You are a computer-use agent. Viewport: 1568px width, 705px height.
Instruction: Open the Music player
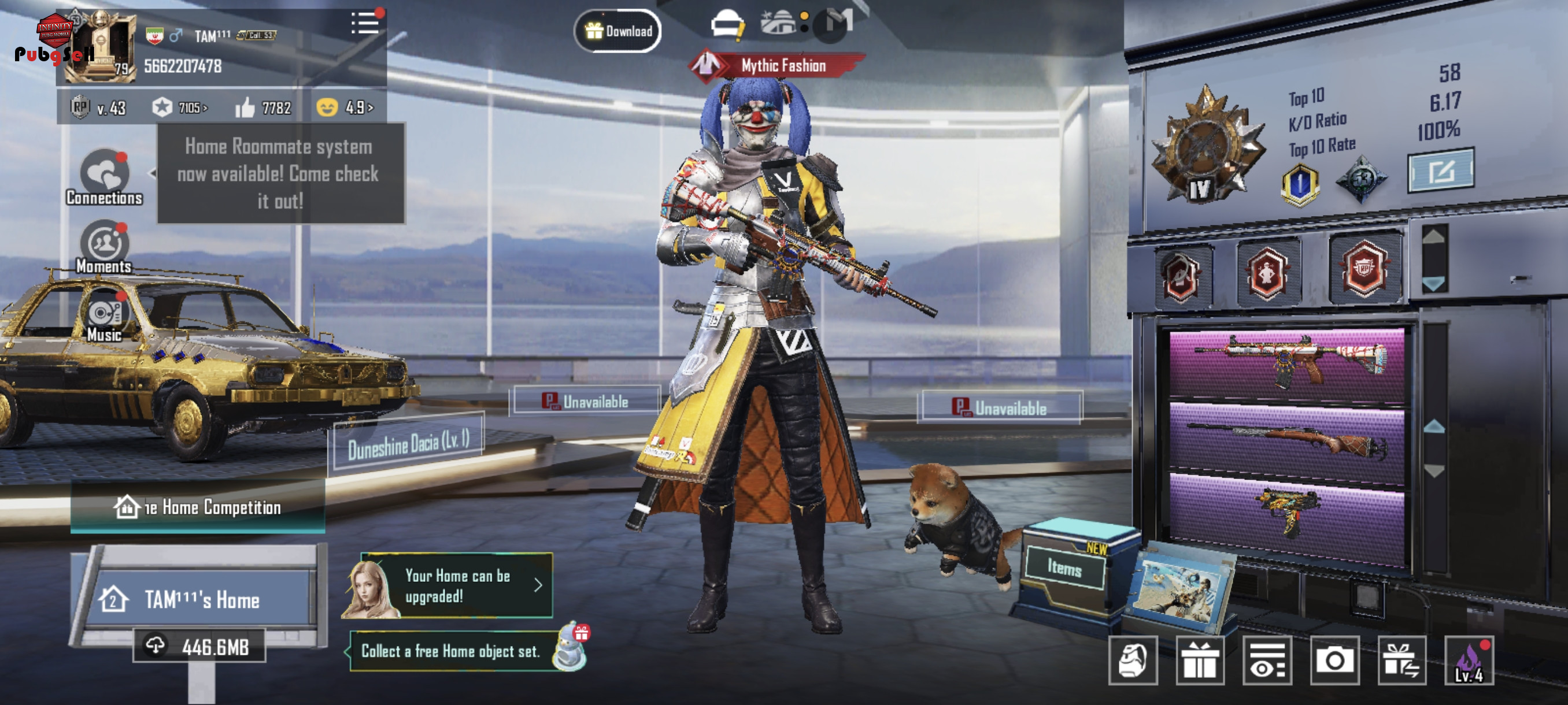pos(105,317)
